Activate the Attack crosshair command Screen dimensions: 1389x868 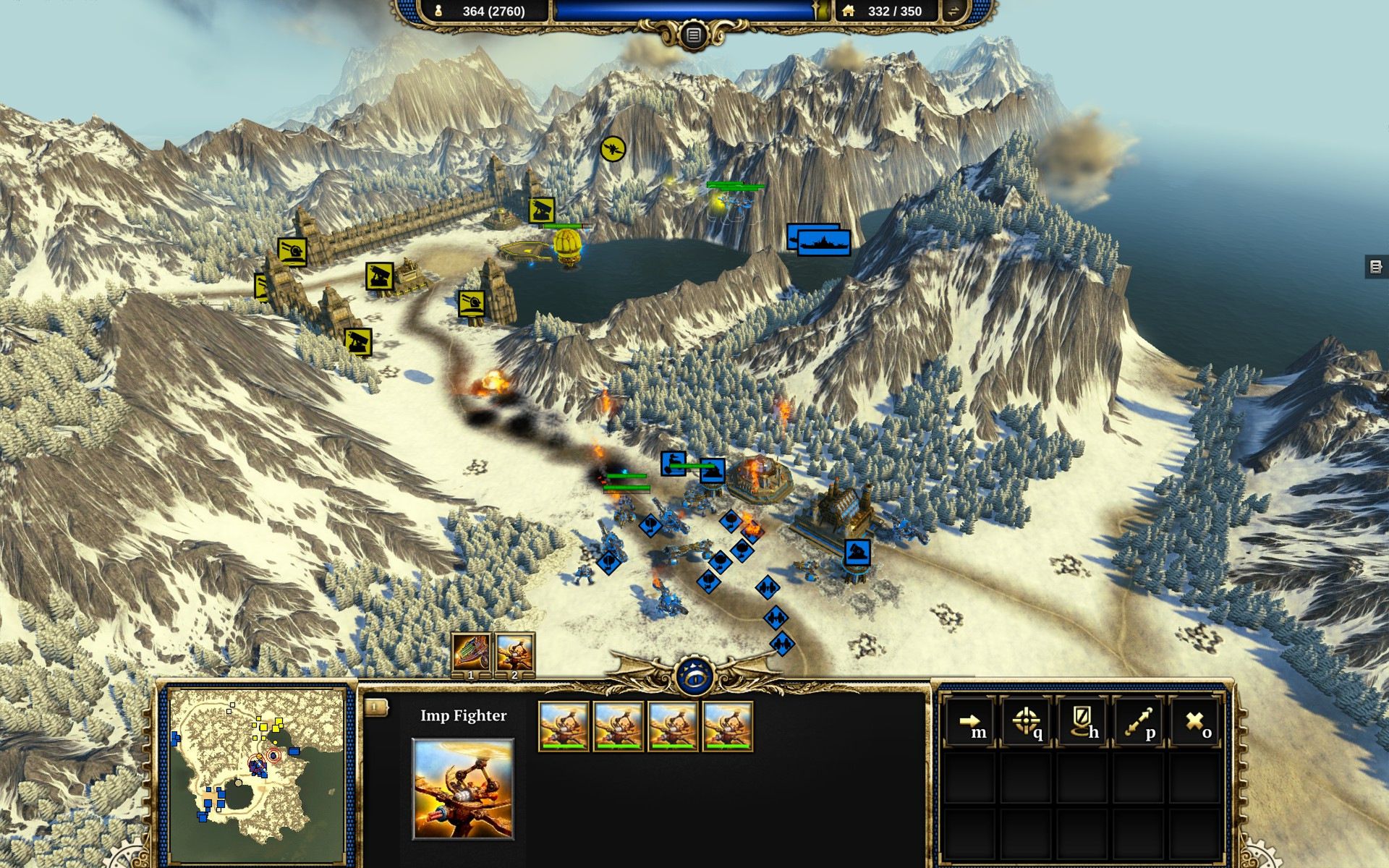[x=1026, y=722]
